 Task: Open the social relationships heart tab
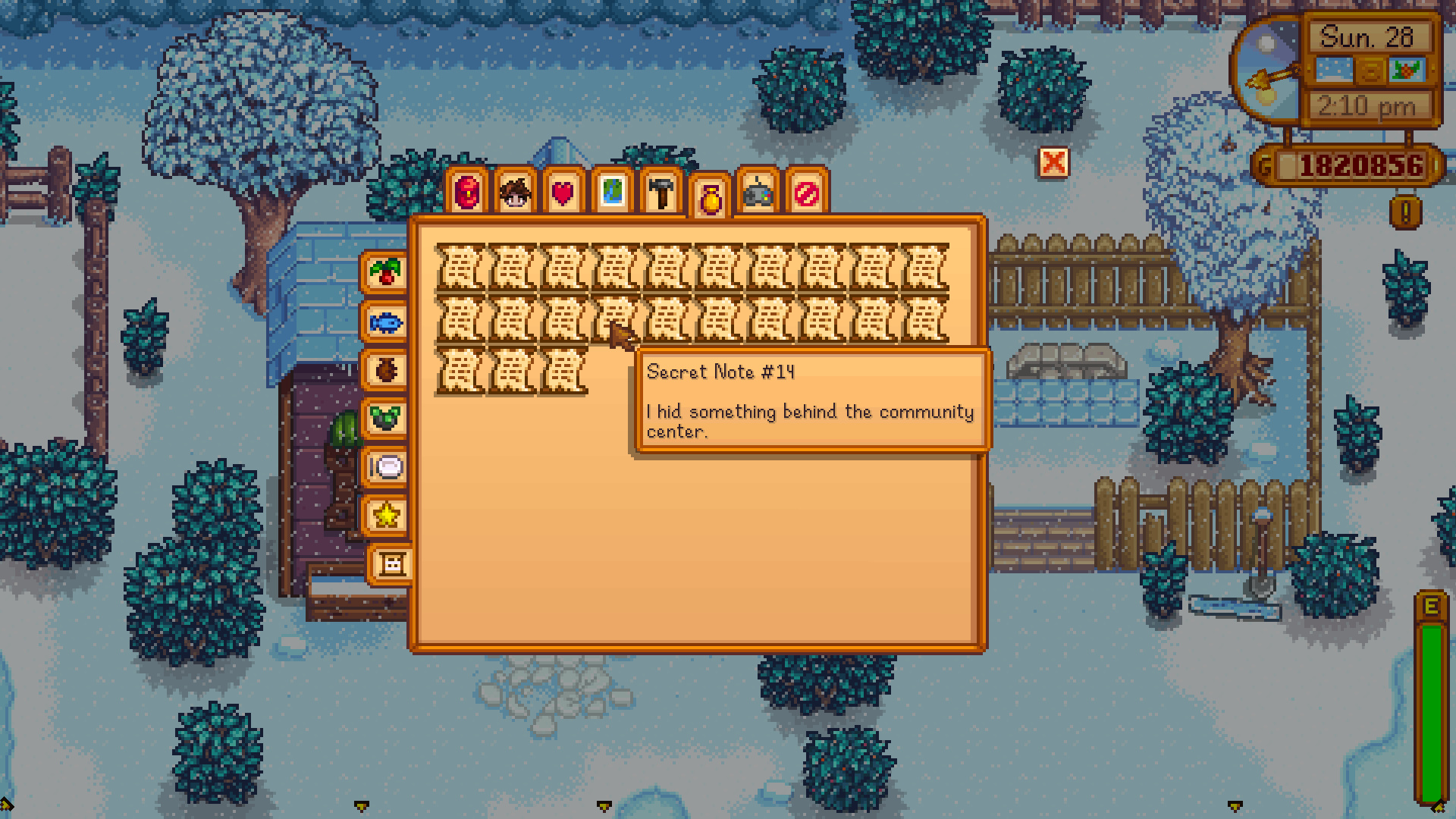pos(563,192)
